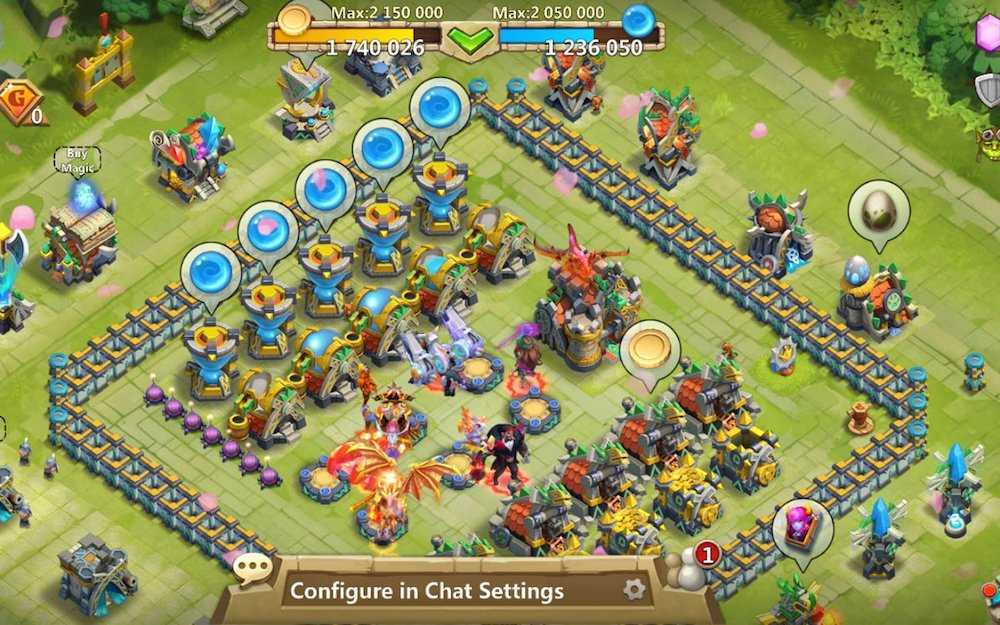Open the green goblin face icon
The width and height of the screenshot is (1000, 625).
989,139
